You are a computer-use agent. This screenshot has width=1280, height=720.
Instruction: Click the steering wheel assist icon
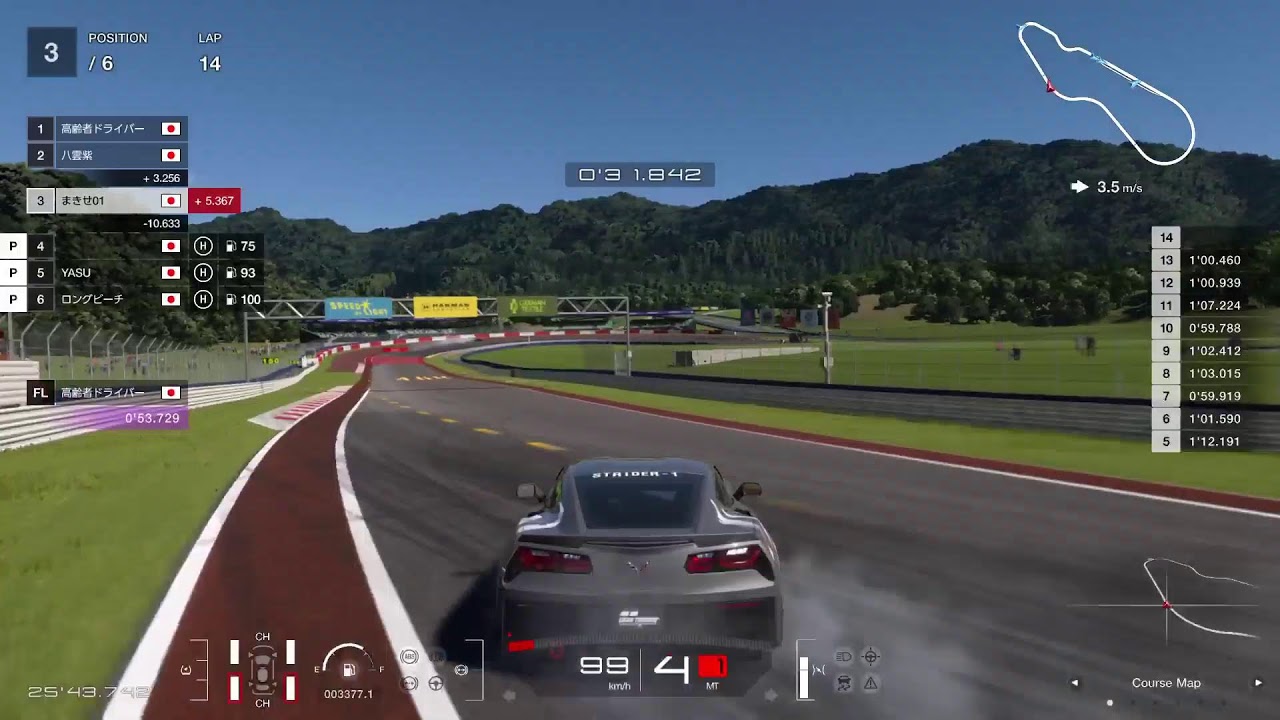[436, 684]
